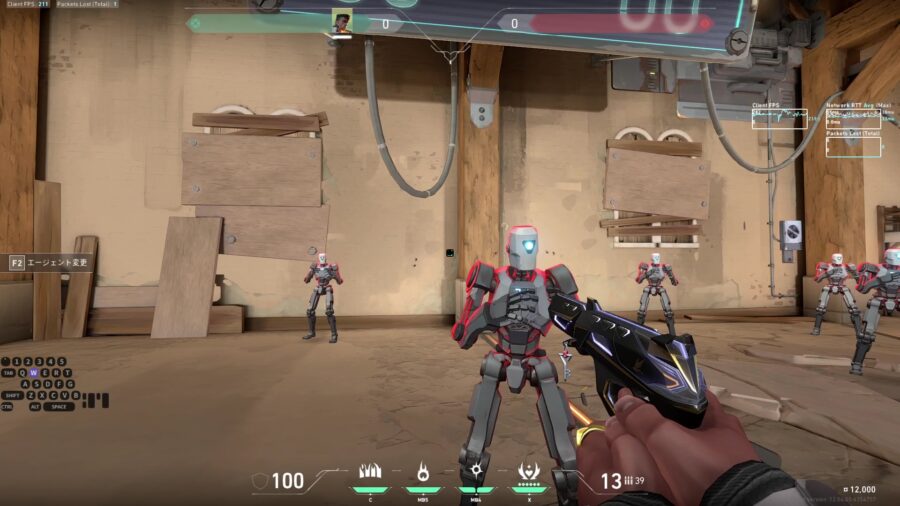900x506 pixels.
Task: Use the Hot Hands flame ability
Action: [422, 472]
